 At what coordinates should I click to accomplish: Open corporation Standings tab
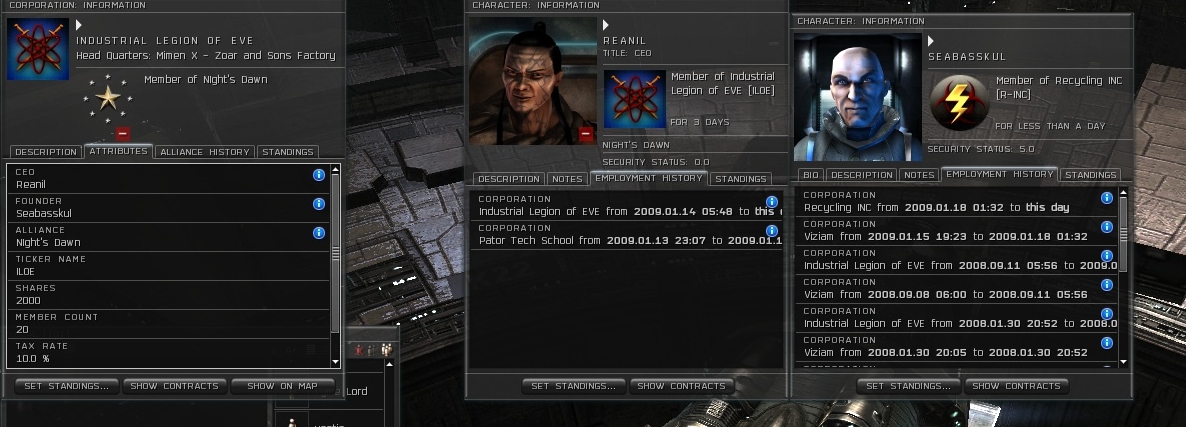click(x=288, y=152)
